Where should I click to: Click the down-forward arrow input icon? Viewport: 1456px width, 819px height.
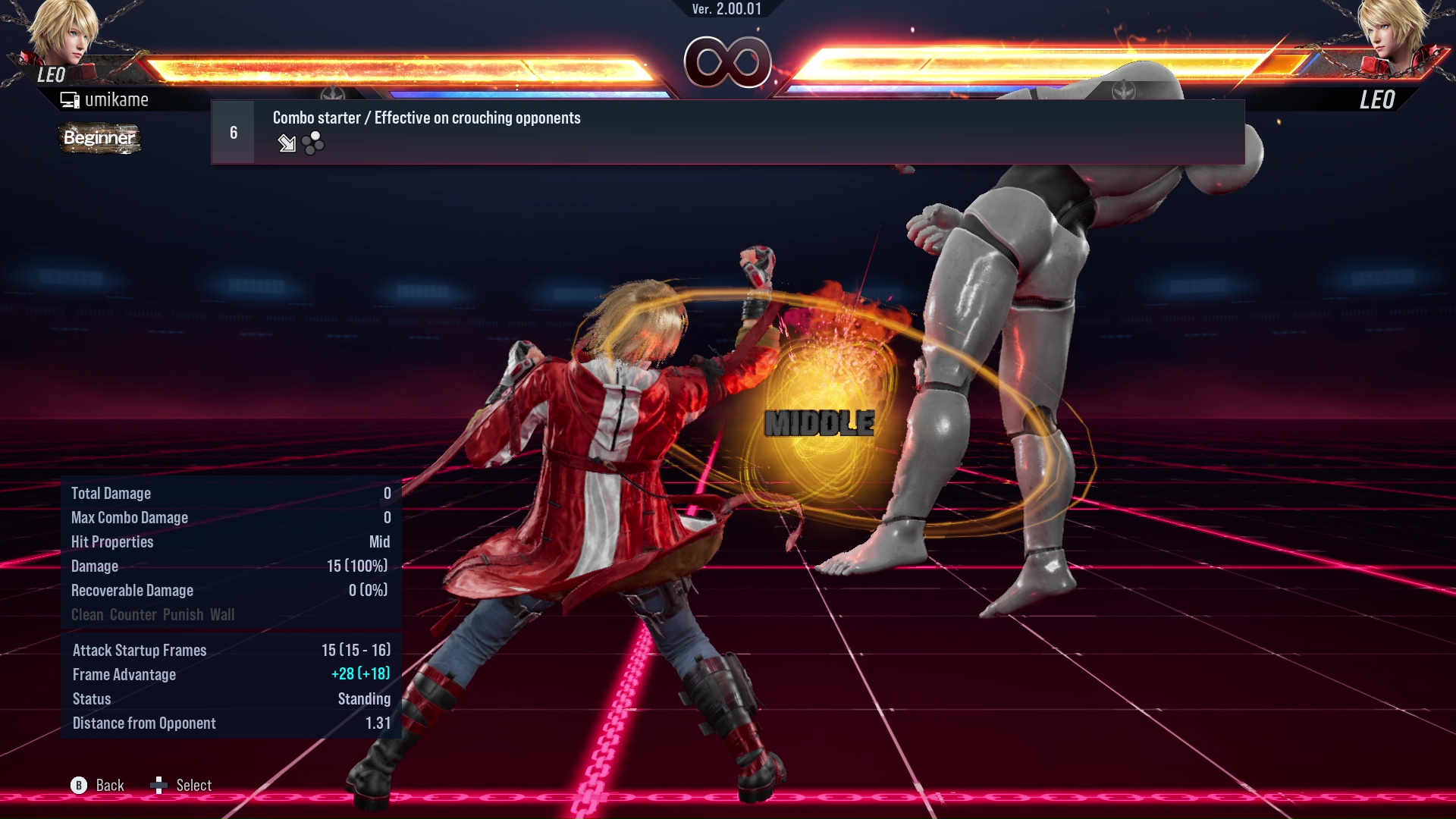click(287, 144)
